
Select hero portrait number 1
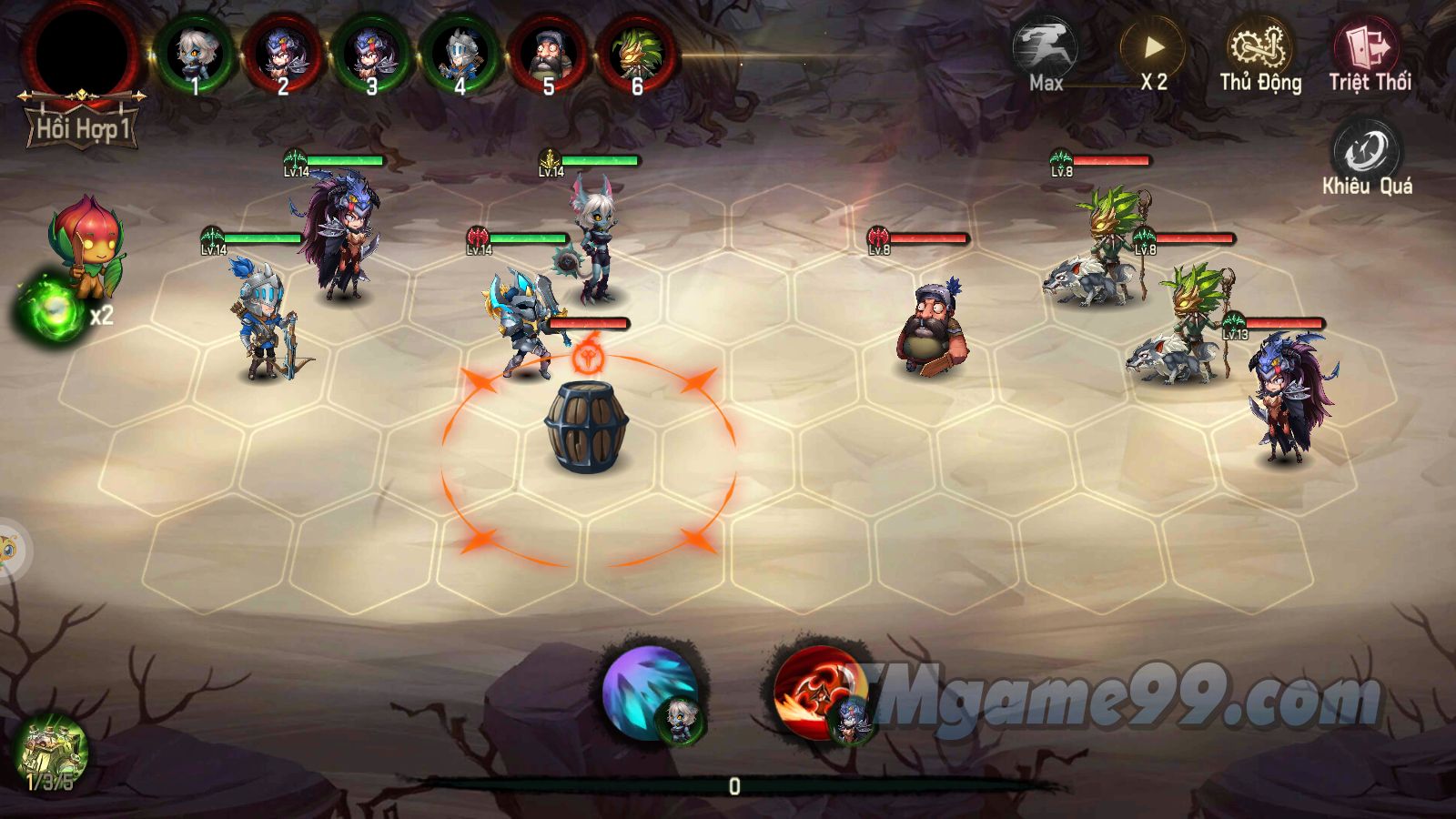(x=194, y=55)
